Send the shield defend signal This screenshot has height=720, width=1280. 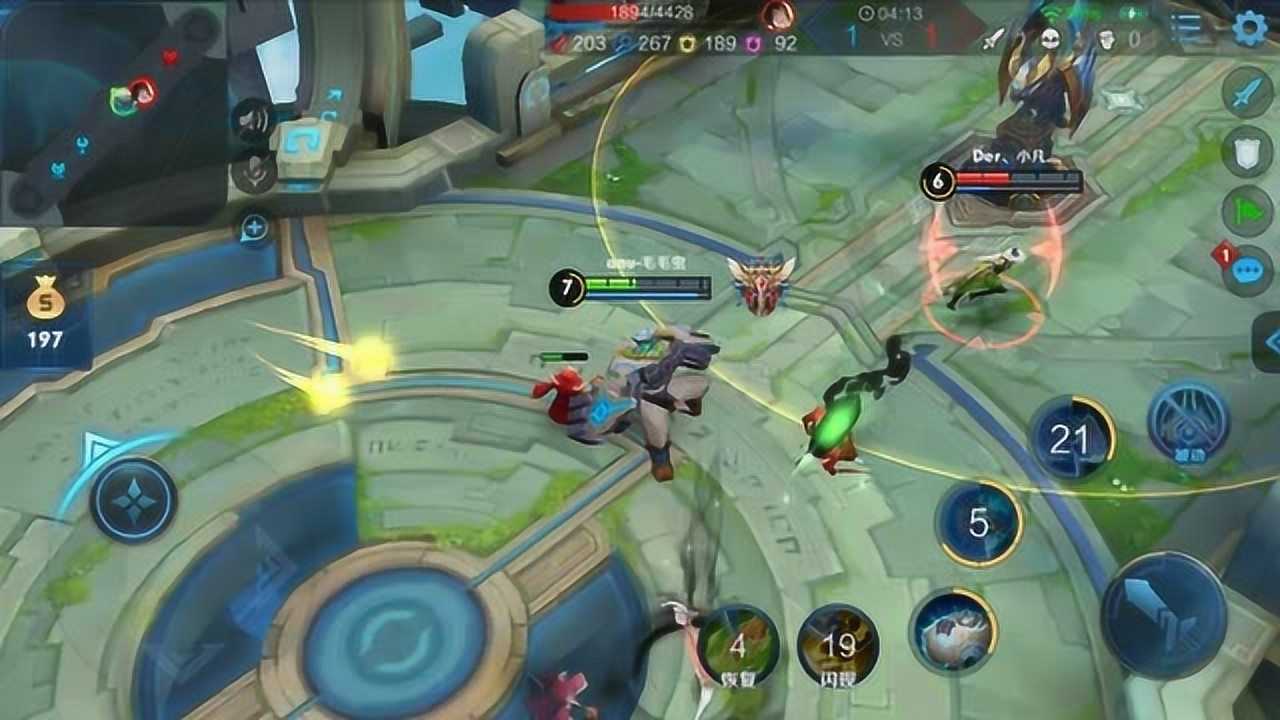(x=1247, y=152)
